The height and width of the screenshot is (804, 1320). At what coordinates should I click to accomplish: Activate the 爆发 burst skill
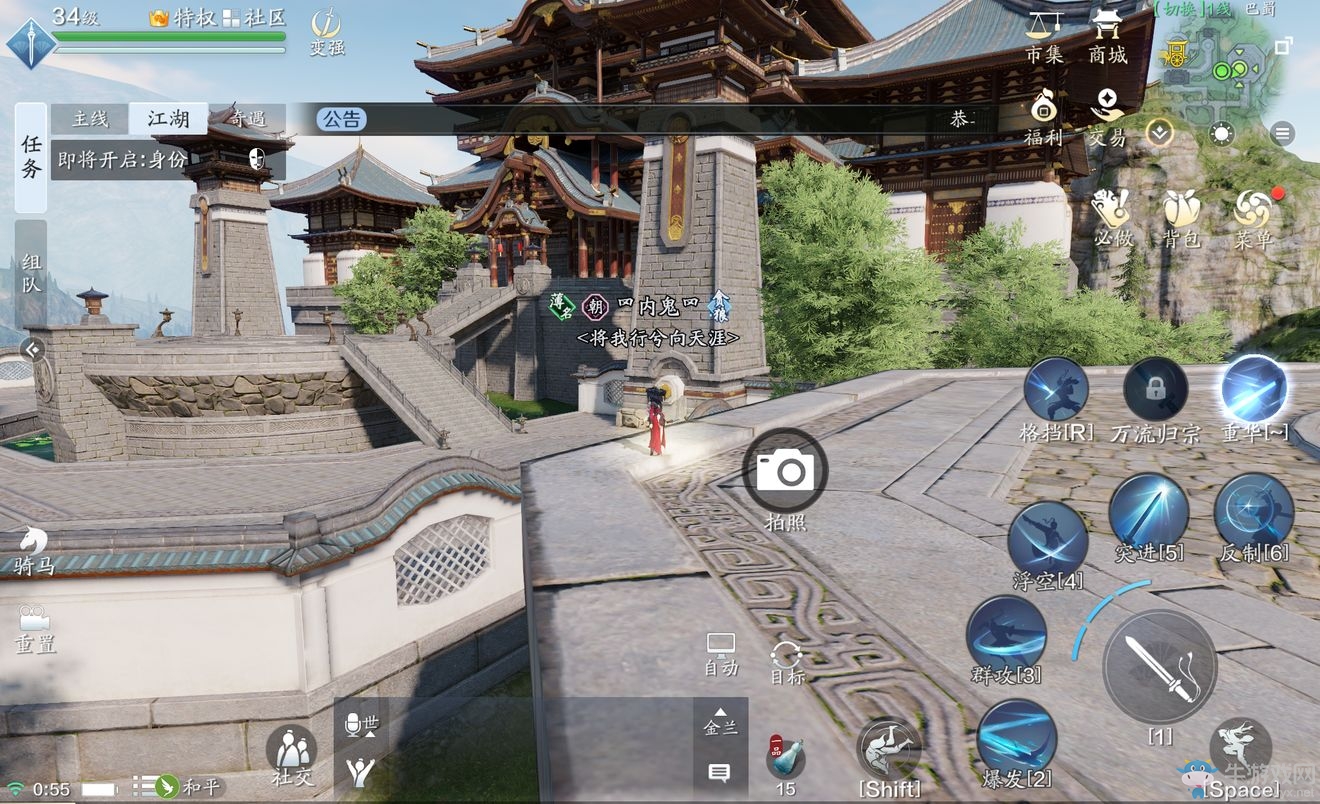[1016, 739]
